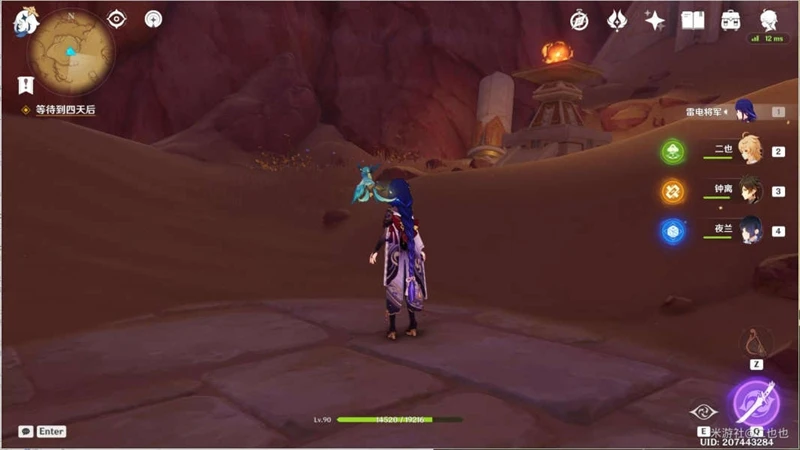Screen dimensions: 800x450
Task: Open the compass events icon
Action: [579, 20]
